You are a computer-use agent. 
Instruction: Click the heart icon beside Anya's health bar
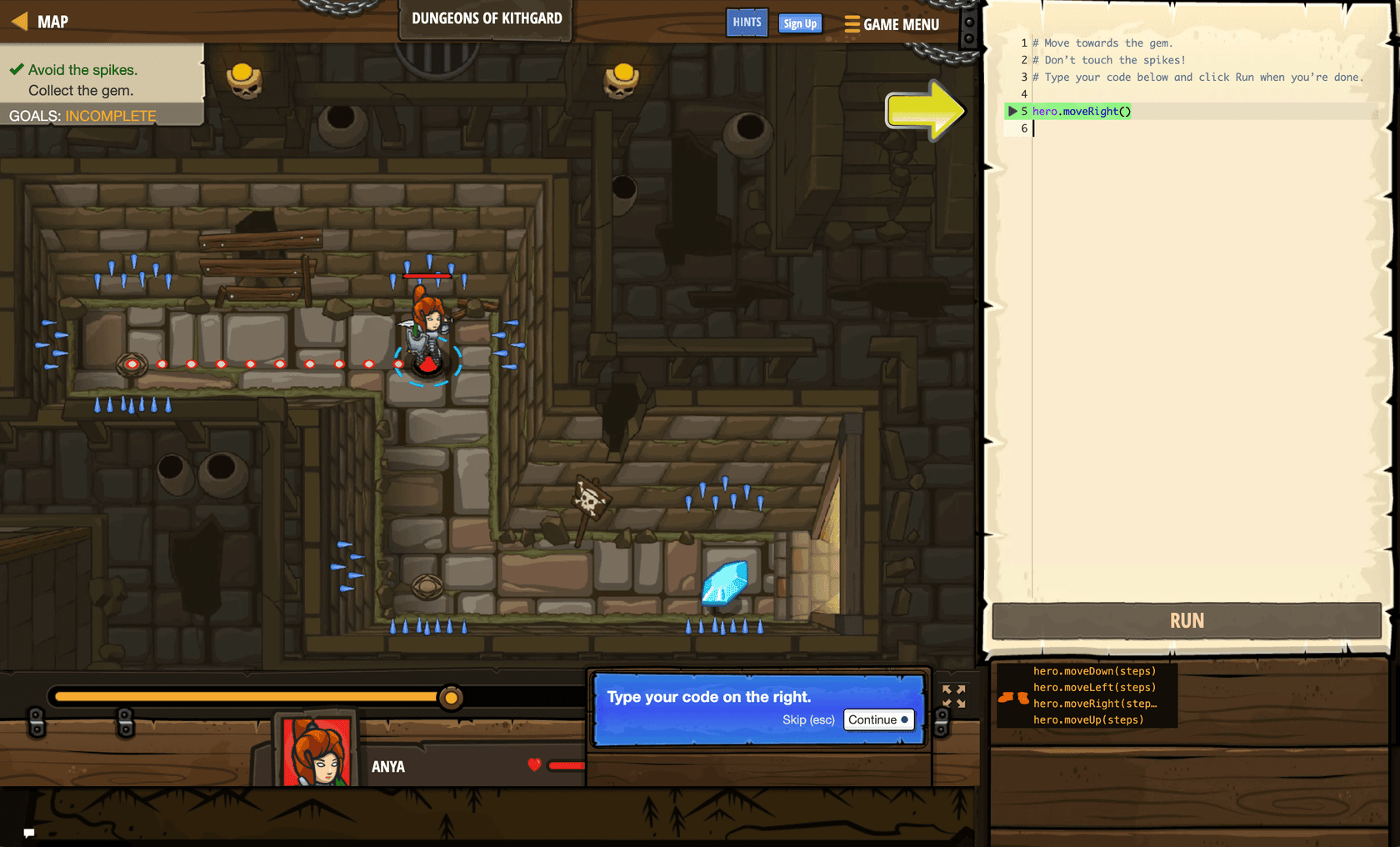coord(533,765)
